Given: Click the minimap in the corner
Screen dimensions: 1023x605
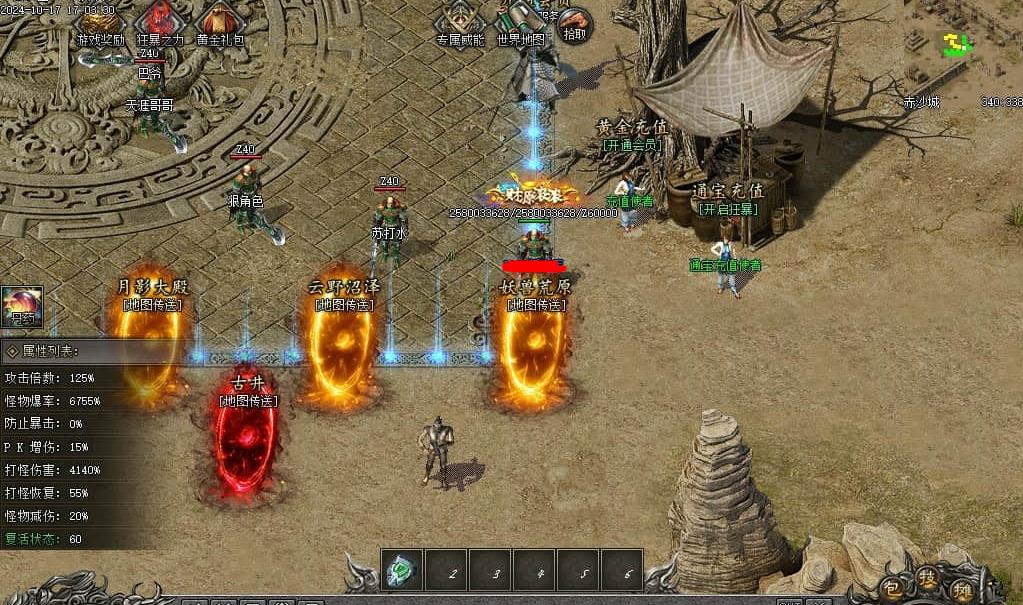Looking at the screenshot, I should click(960, 45).
